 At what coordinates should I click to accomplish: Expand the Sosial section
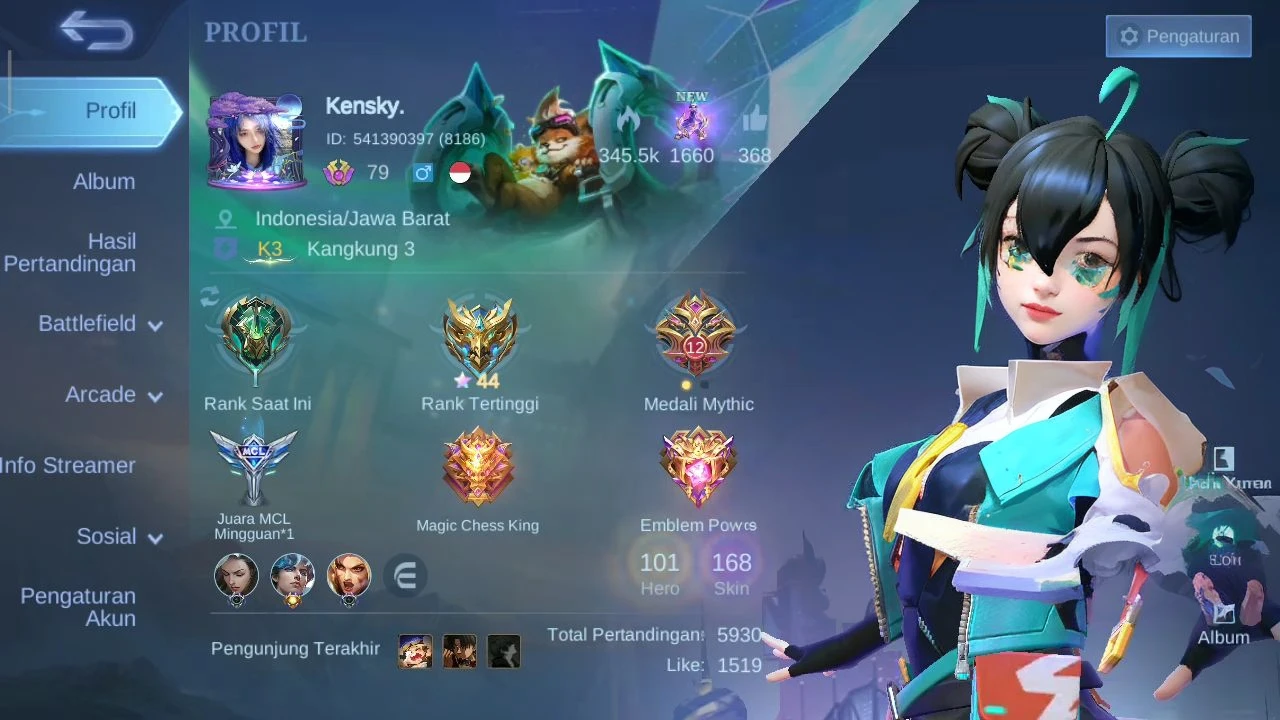point(118,537)
